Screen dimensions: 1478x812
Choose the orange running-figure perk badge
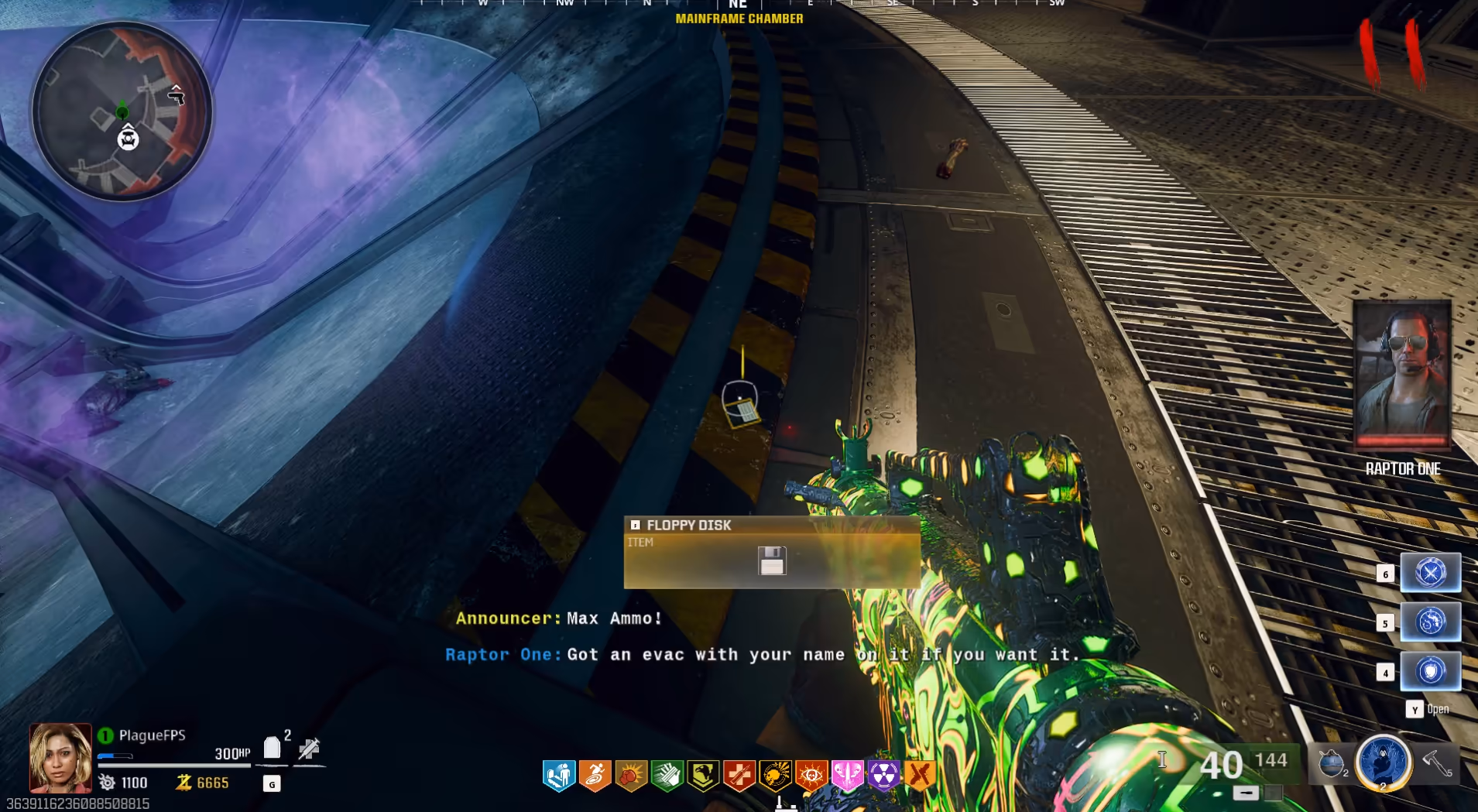pos(595,775)
